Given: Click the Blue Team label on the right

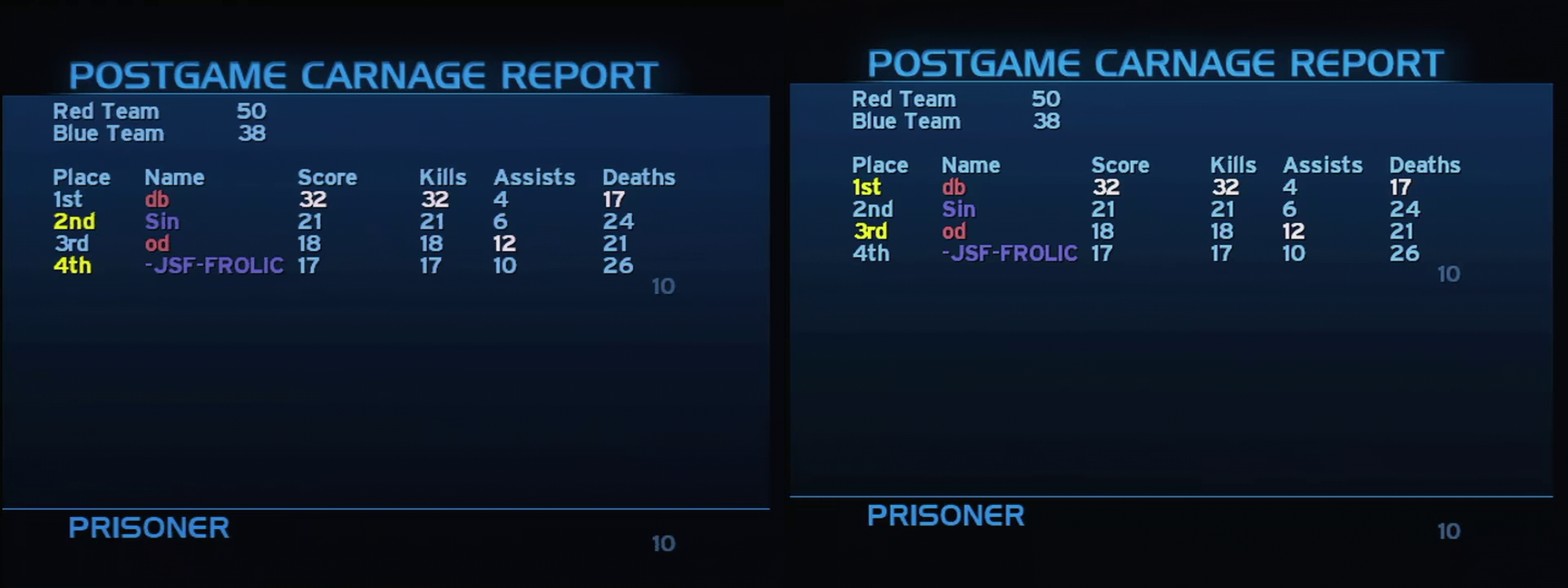Looking at the screenshot, I should (905, 120).
